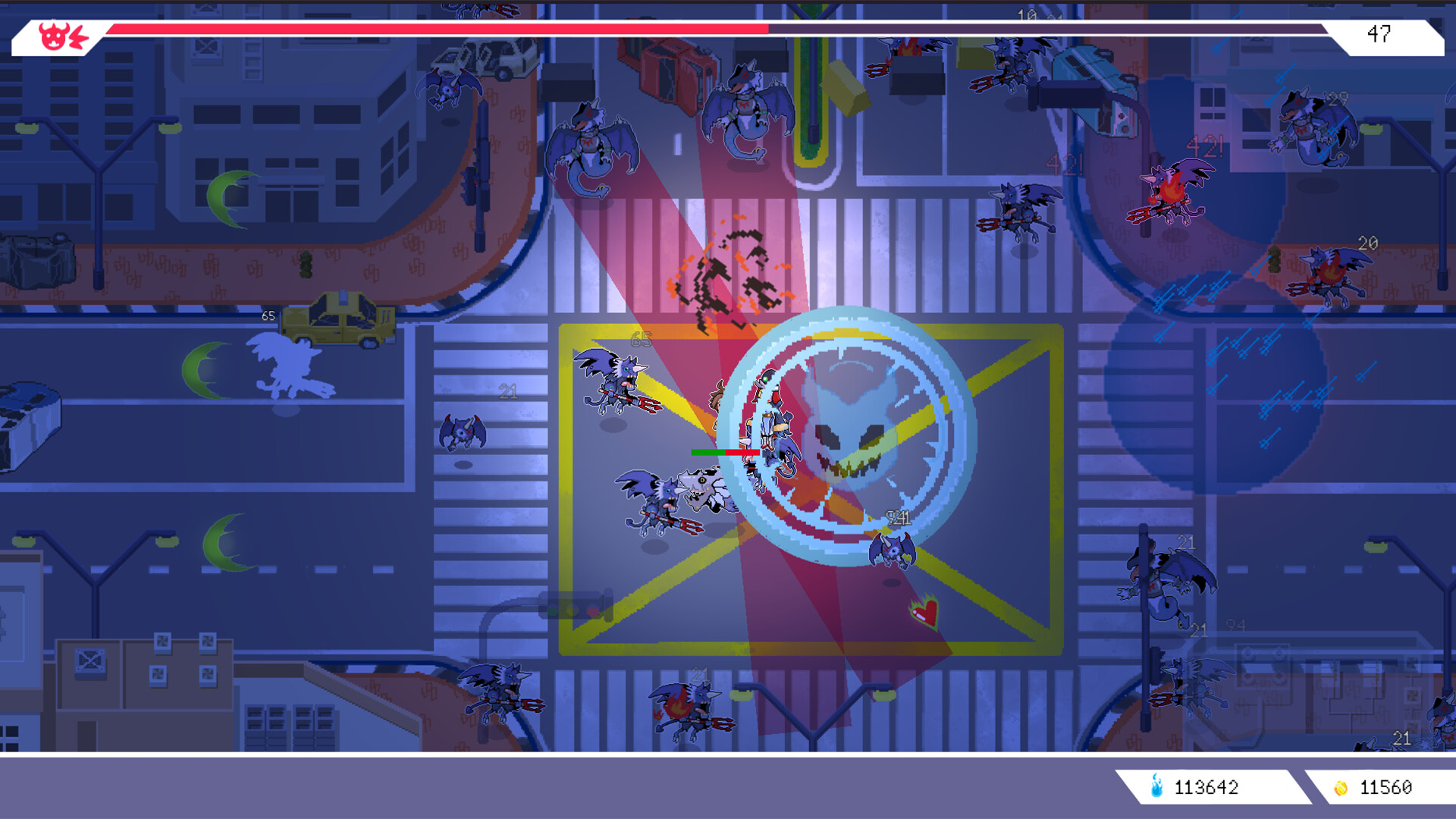The image size is (1456, 819).
Task: Select the red lightning bolt beside the devil head
Action: click(79, 36)
